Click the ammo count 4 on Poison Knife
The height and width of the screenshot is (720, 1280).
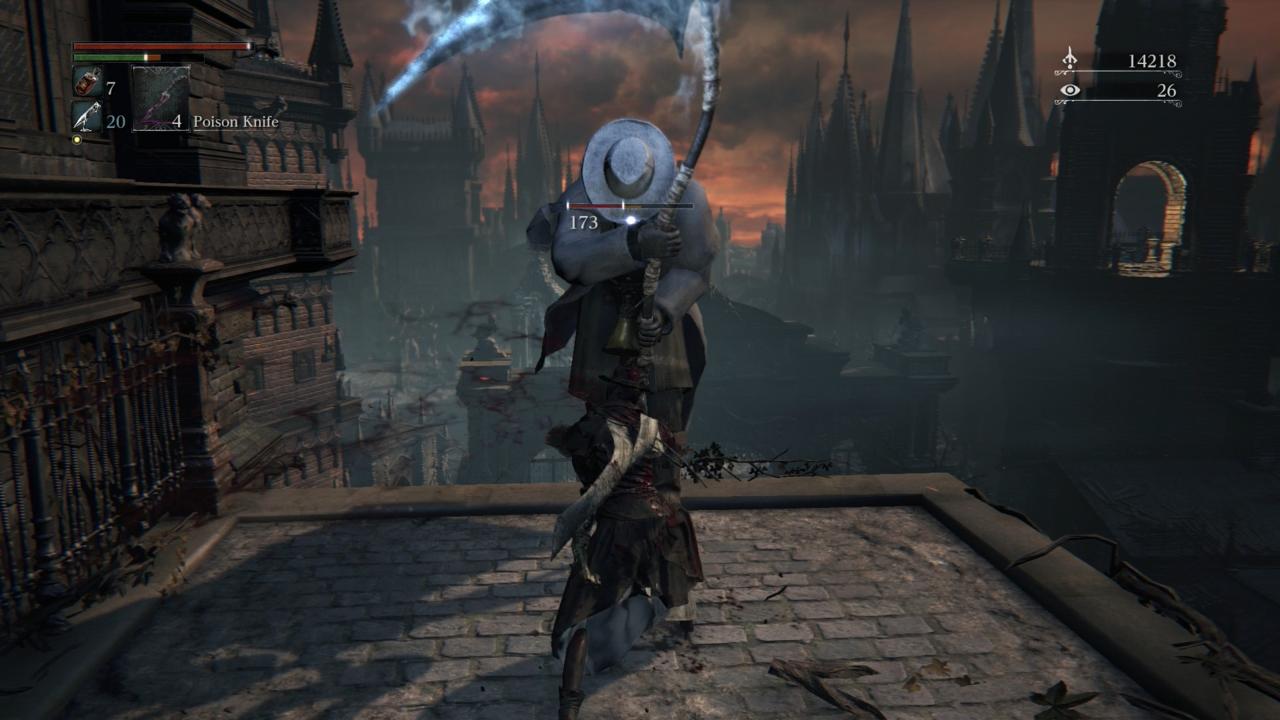[x=176, y=121]
